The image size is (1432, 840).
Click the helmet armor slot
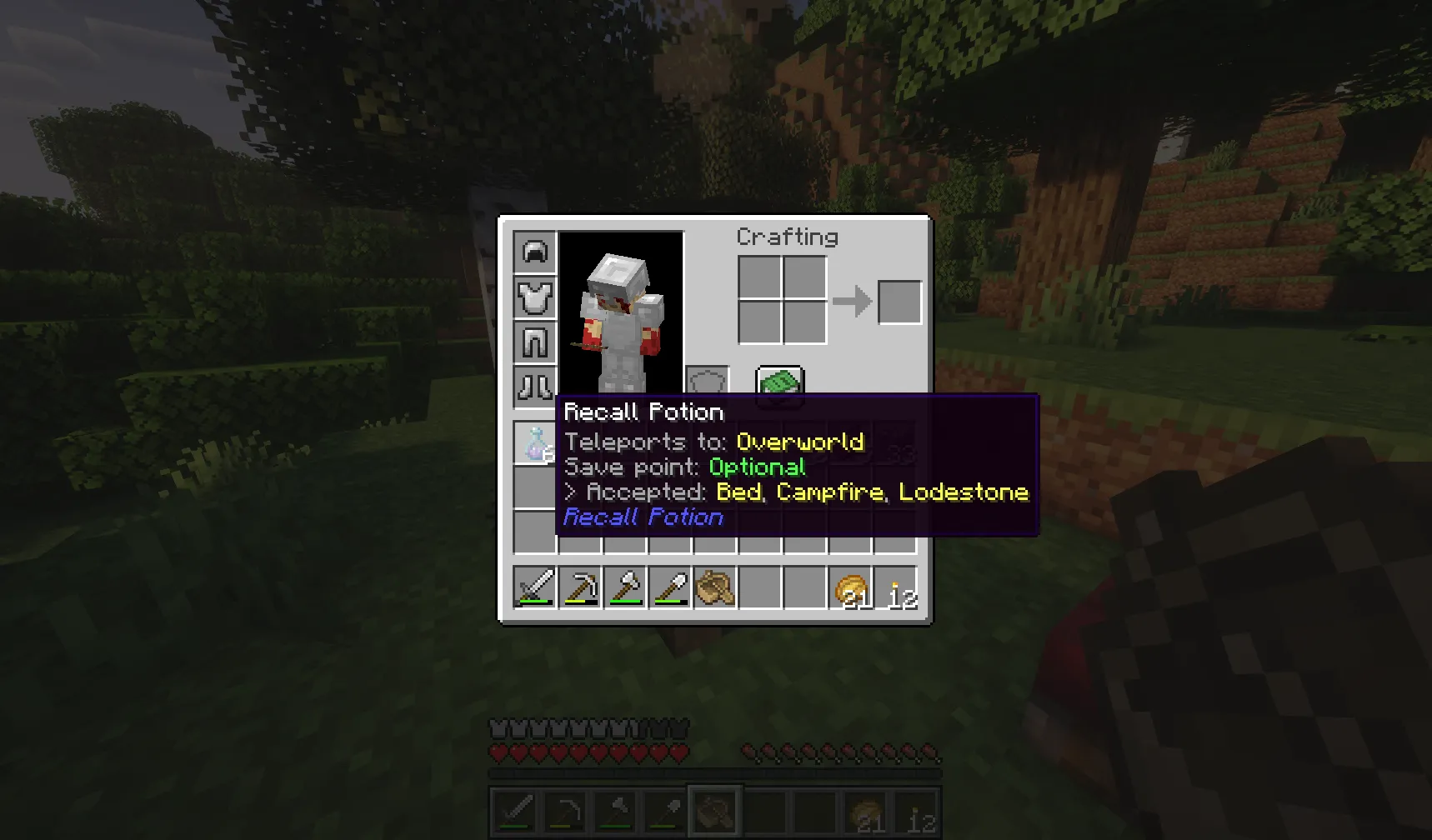pos(535,252)
